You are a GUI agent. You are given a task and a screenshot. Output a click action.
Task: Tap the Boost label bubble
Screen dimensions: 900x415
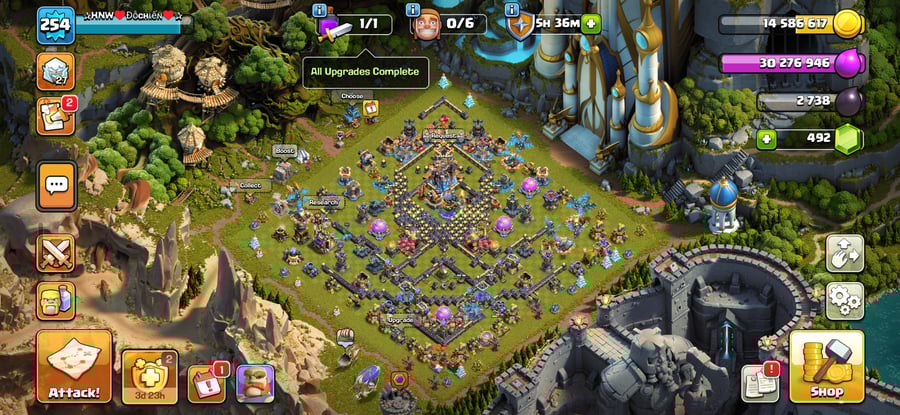coord(284,150)
